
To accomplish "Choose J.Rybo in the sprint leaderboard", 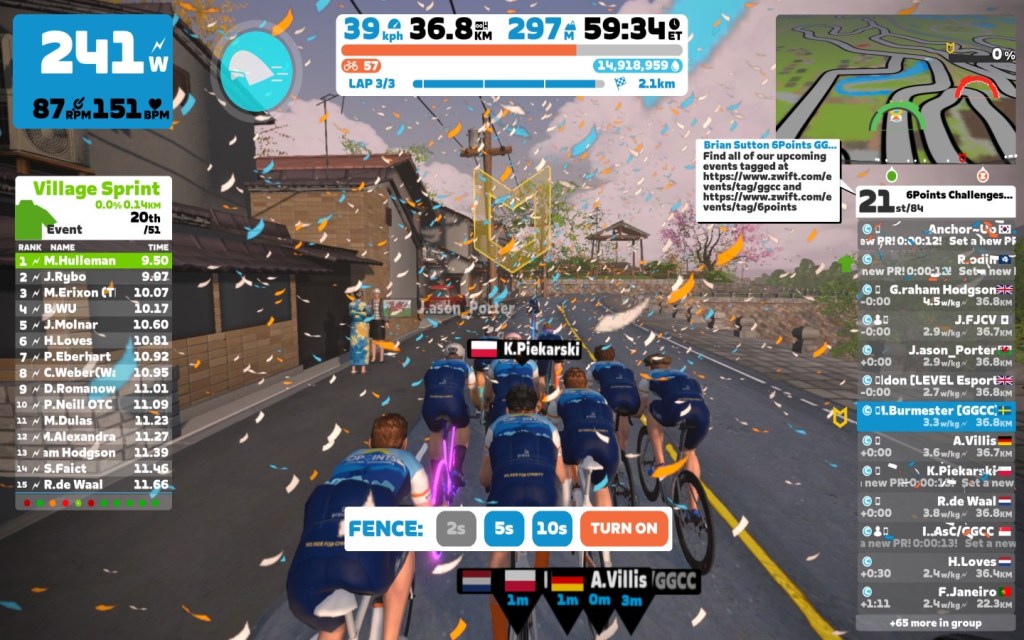I will tap(93, 276).
